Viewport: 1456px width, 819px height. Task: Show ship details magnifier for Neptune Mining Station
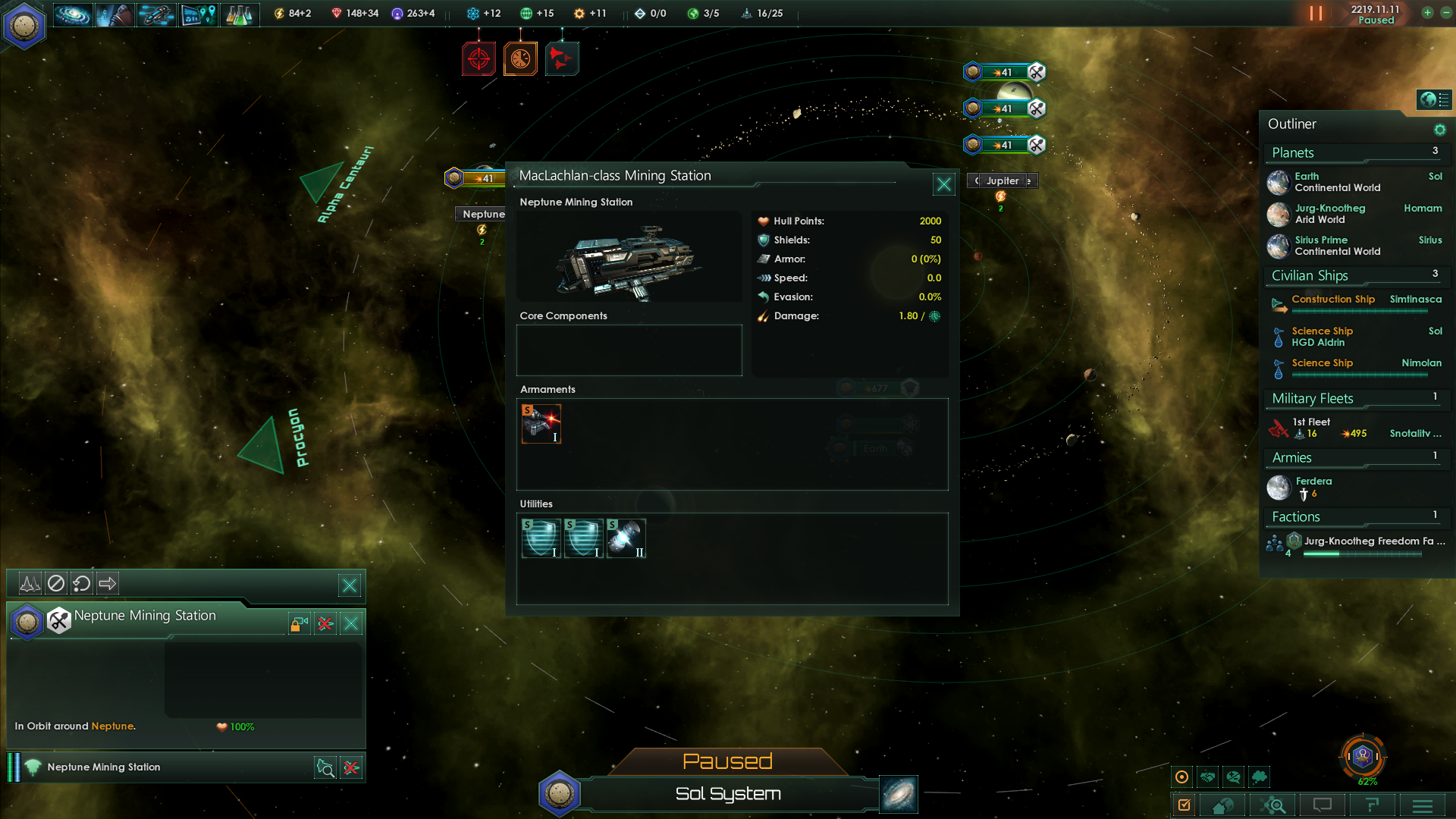[325, 767]
